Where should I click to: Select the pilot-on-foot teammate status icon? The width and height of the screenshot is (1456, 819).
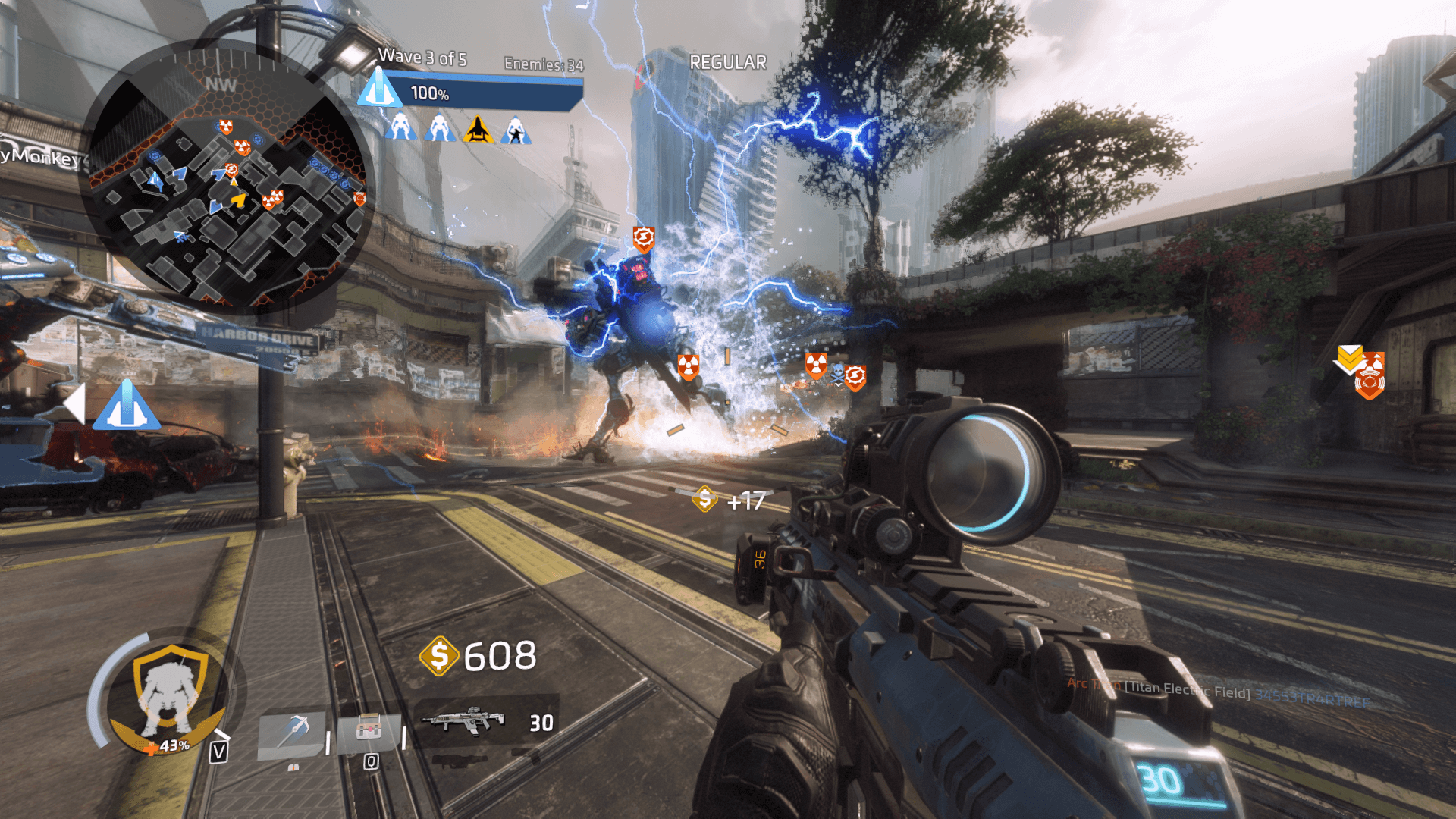point(516,130)
